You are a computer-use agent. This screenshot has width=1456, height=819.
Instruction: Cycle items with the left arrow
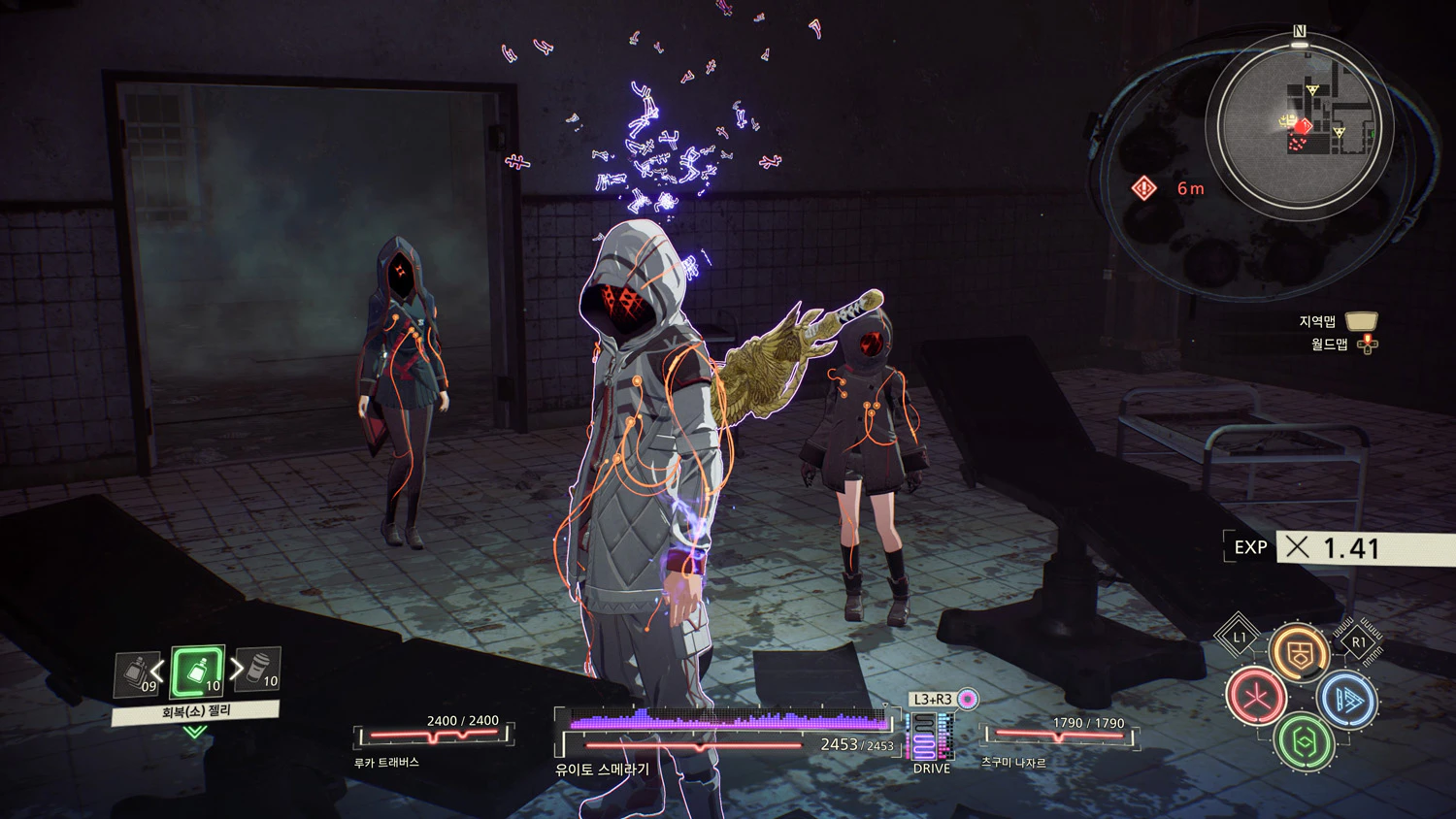point(157,671)
